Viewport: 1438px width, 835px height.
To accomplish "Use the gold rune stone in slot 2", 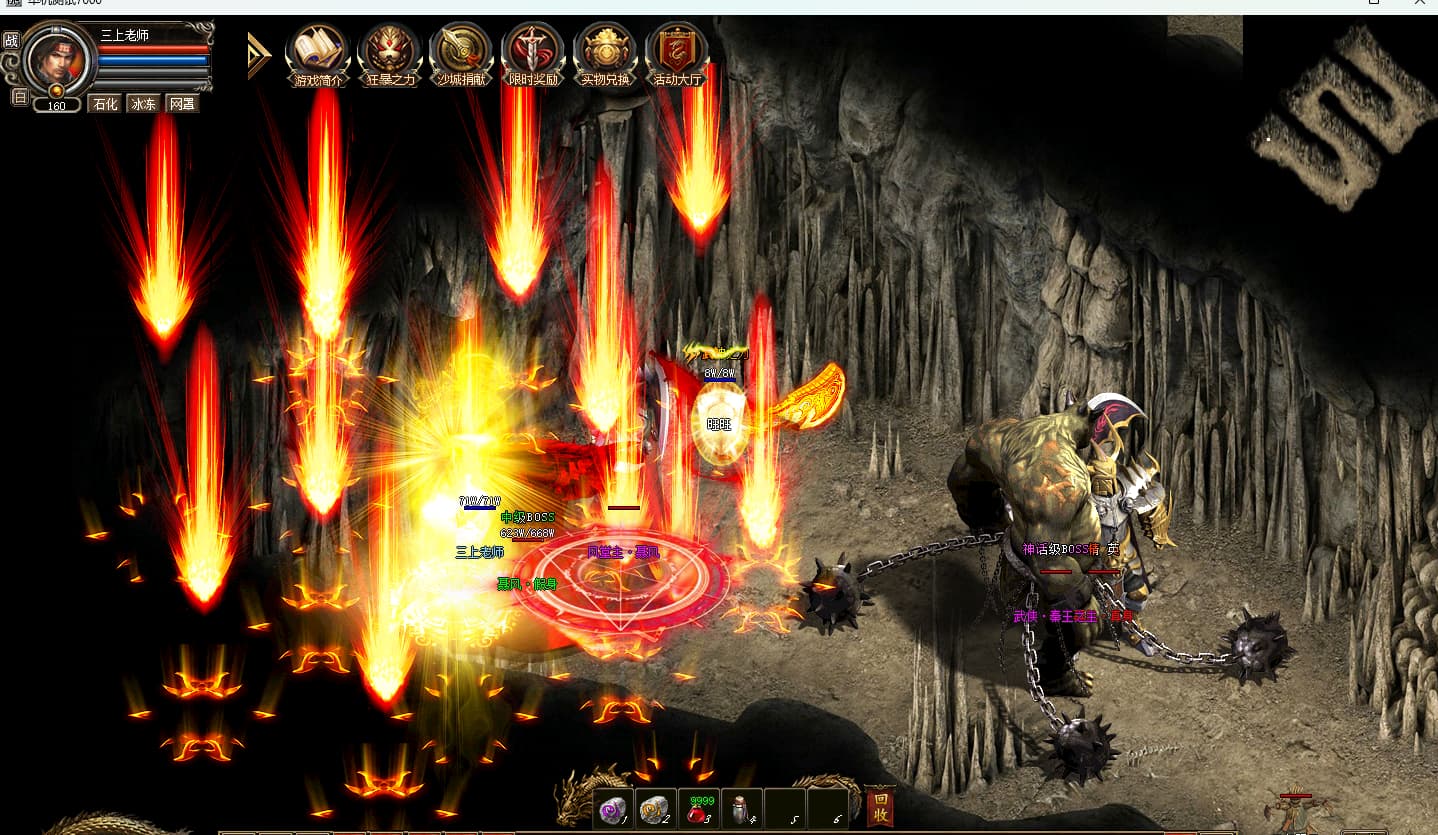I will coord(655,809).
